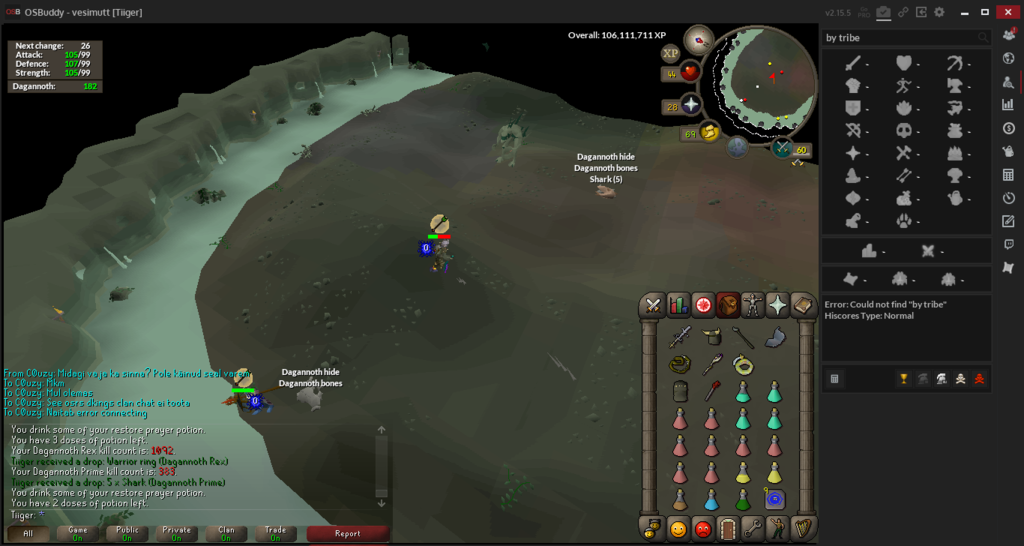Open the Quest list tab
The height and width of the screenshot is (546, 1024).
[703, 305]
